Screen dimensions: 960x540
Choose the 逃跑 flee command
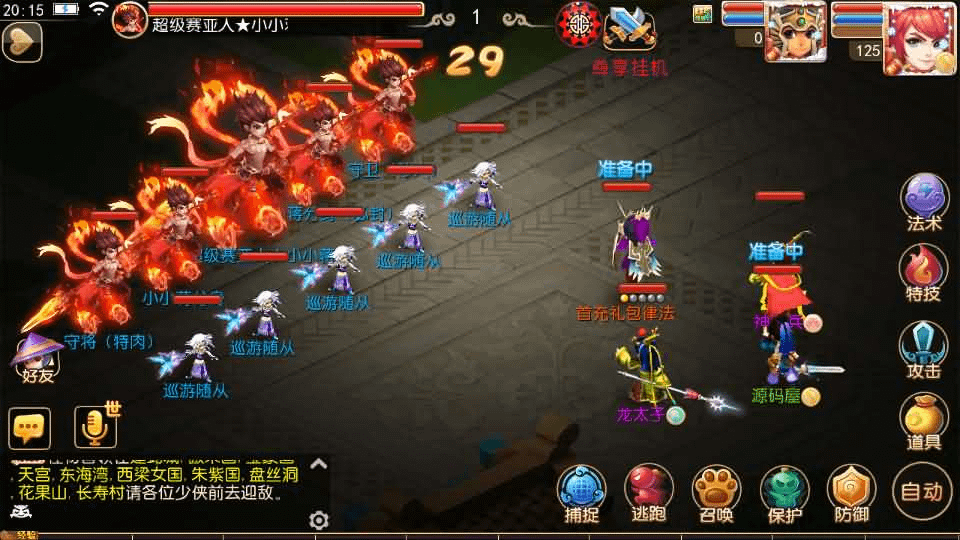pos(649,492)
